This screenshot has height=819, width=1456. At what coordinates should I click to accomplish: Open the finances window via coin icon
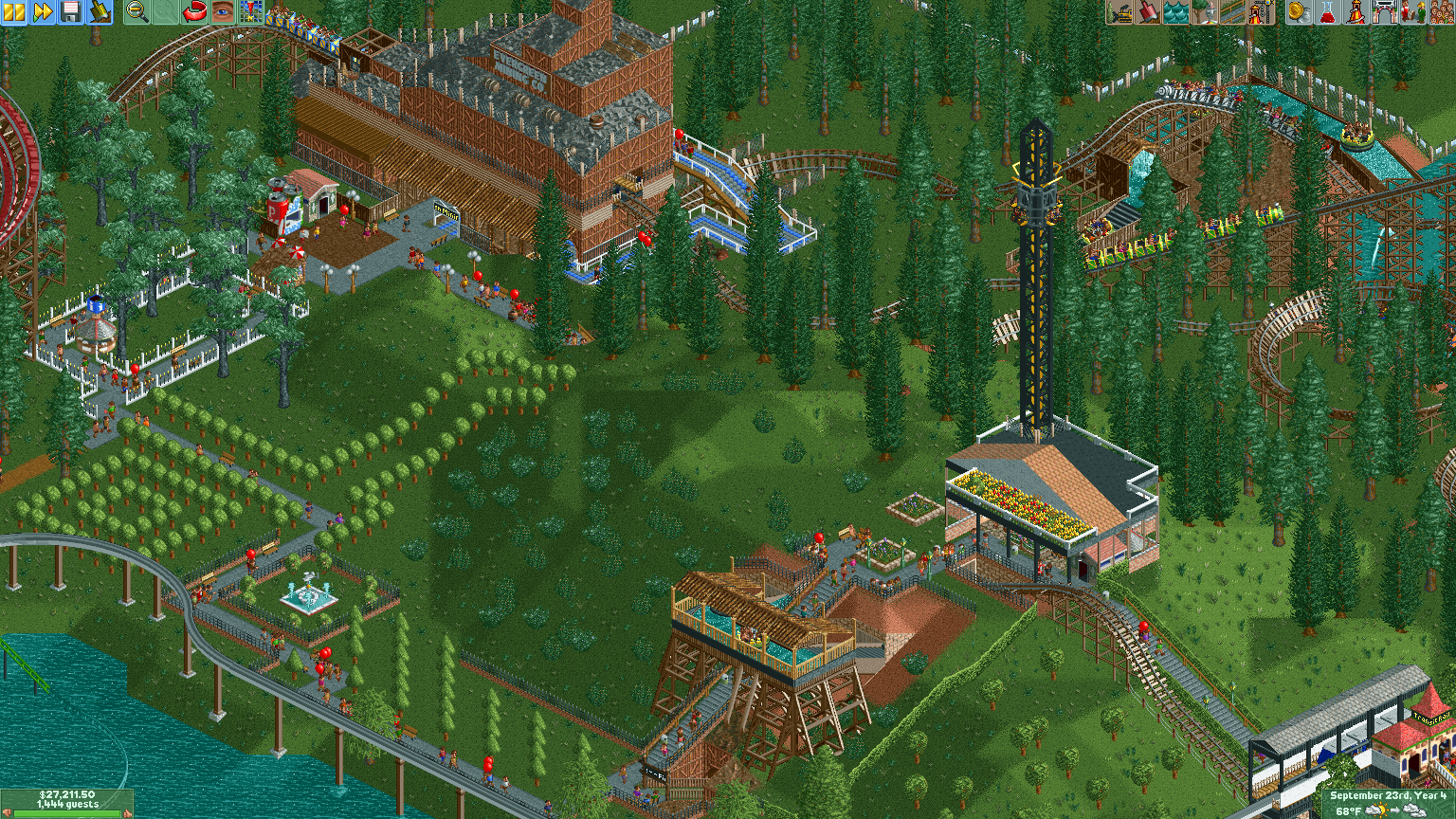(1299, 13)
